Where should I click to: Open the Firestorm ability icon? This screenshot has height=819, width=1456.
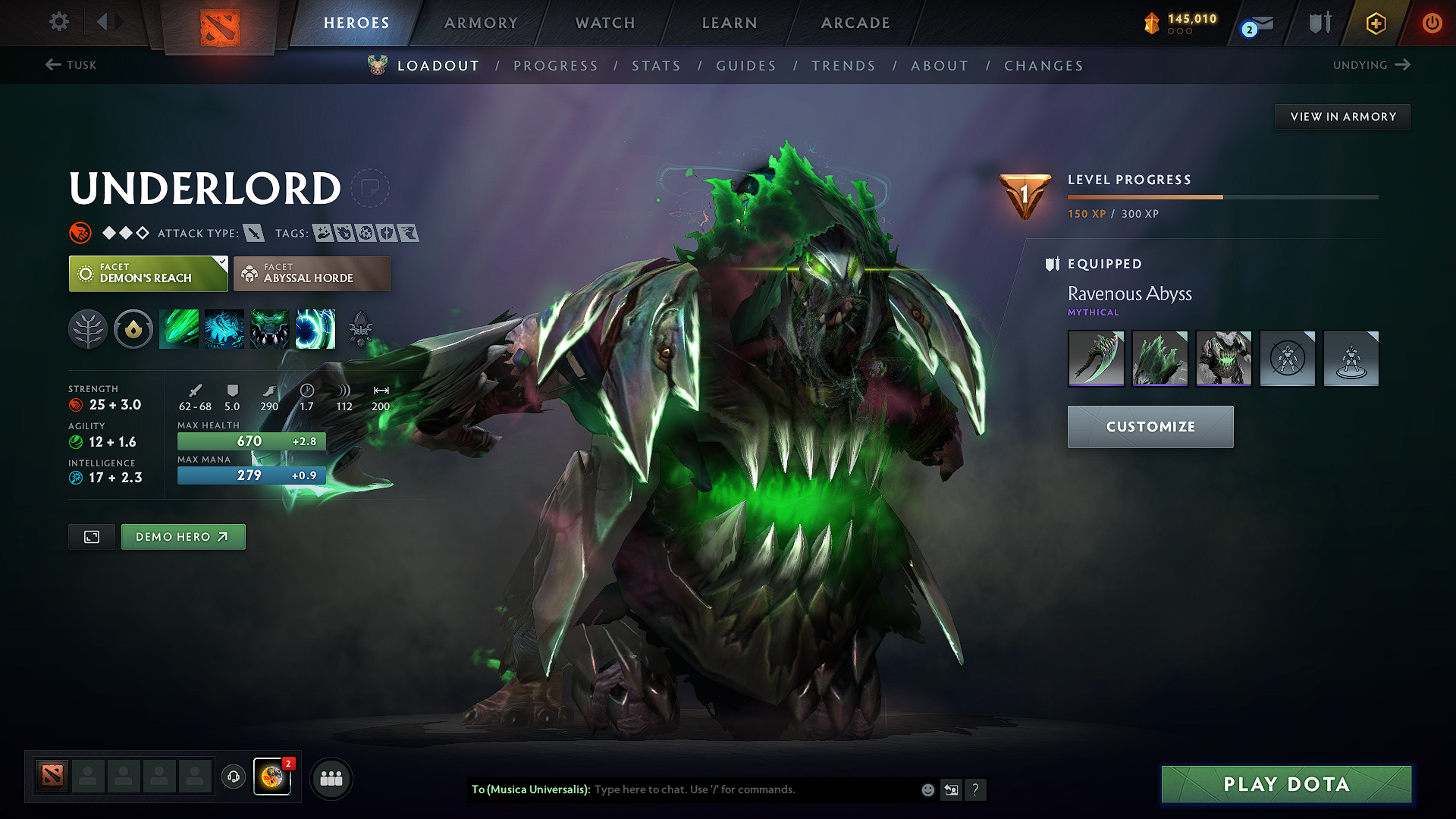pyautogui.click(x=179, y=328)
